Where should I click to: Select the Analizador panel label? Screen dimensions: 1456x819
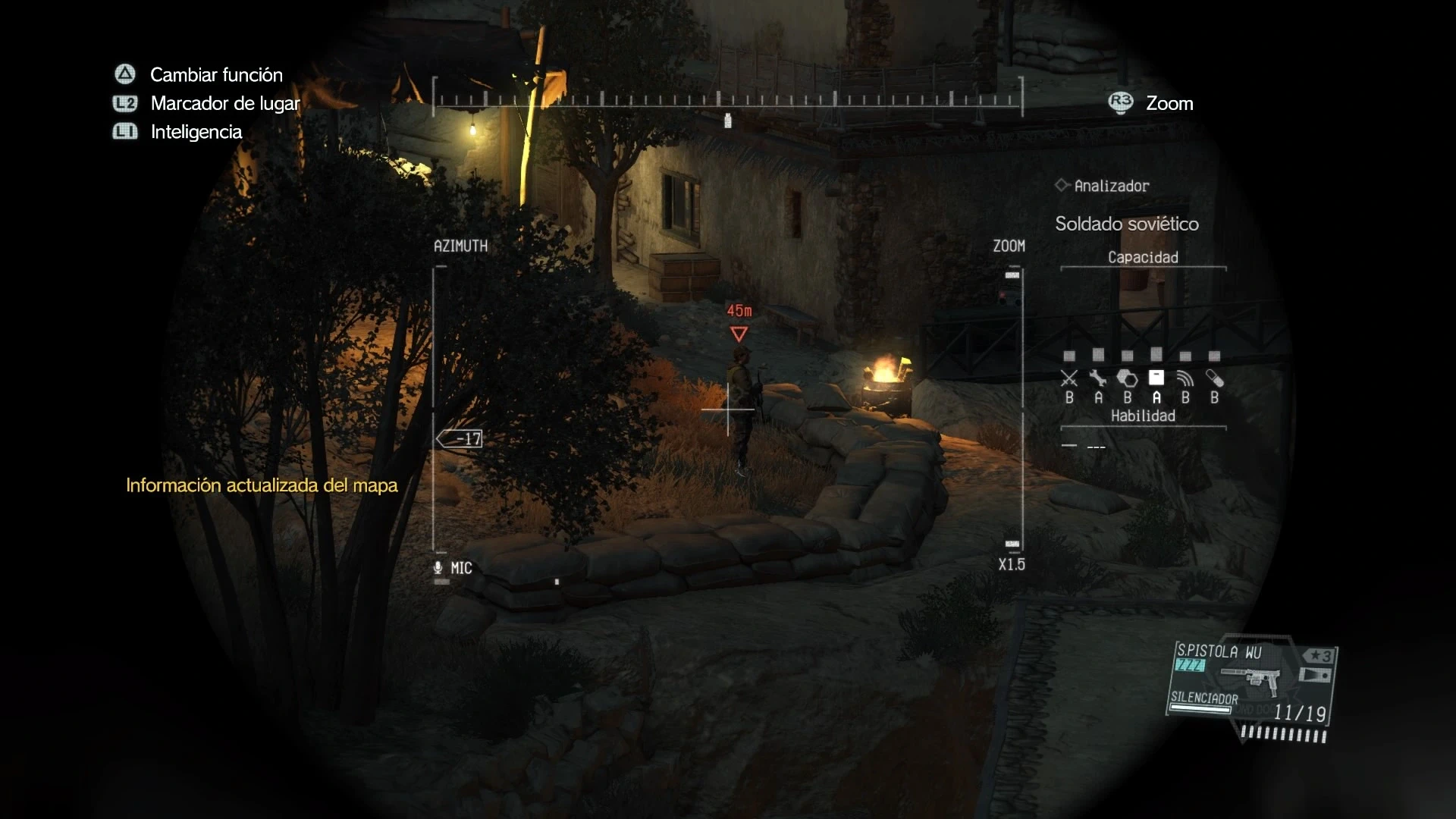click(x=1111, y=186)
